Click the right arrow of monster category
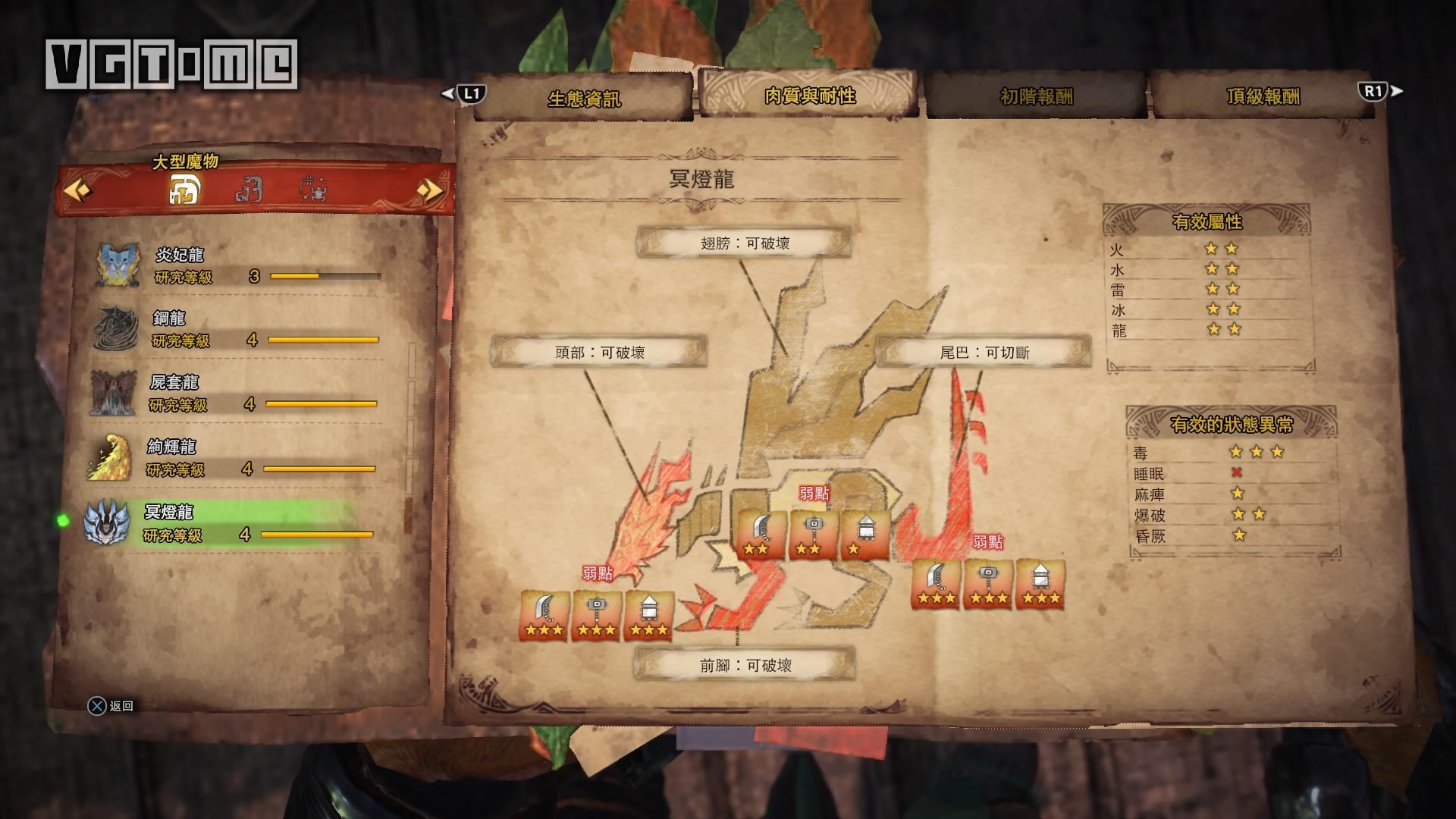Image resolution: width=1456 pixels, height=819 pixels. click(x=429, y=190)
